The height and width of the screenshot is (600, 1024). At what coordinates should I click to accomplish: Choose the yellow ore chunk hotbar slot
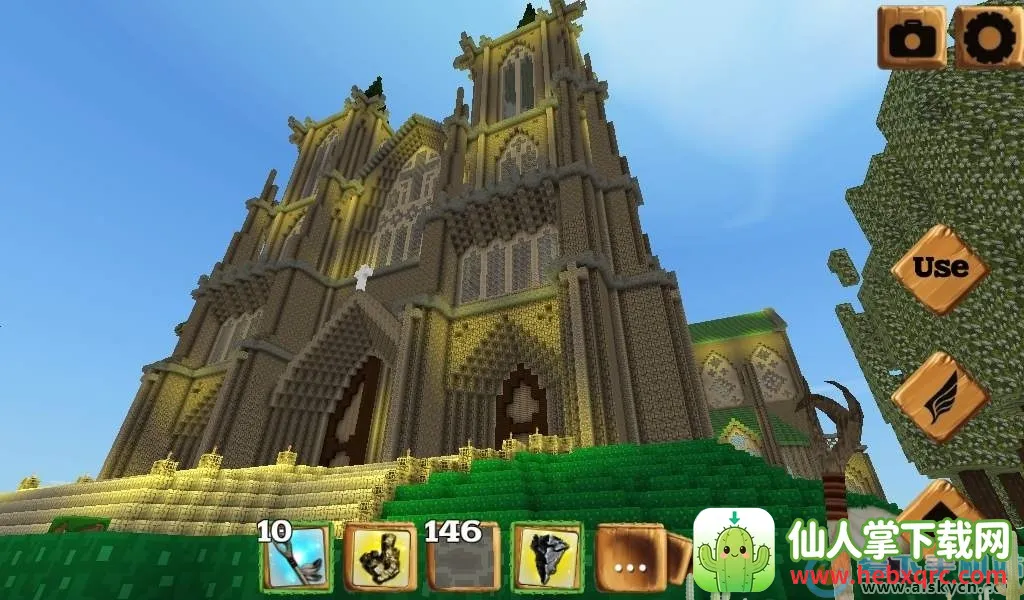pos(380,557)
